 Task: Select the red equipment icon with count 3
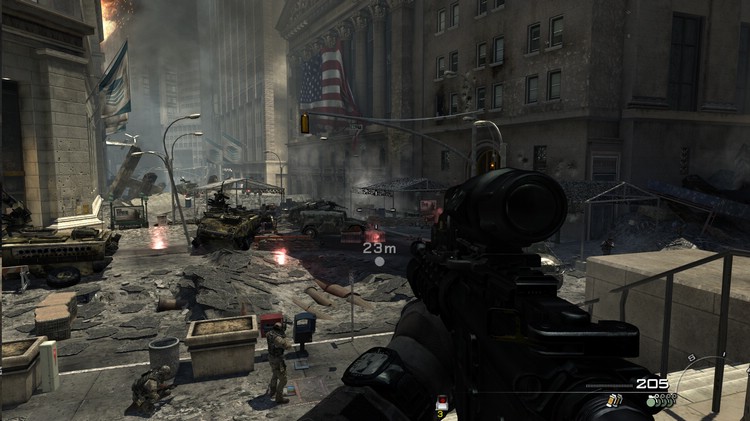442,404
